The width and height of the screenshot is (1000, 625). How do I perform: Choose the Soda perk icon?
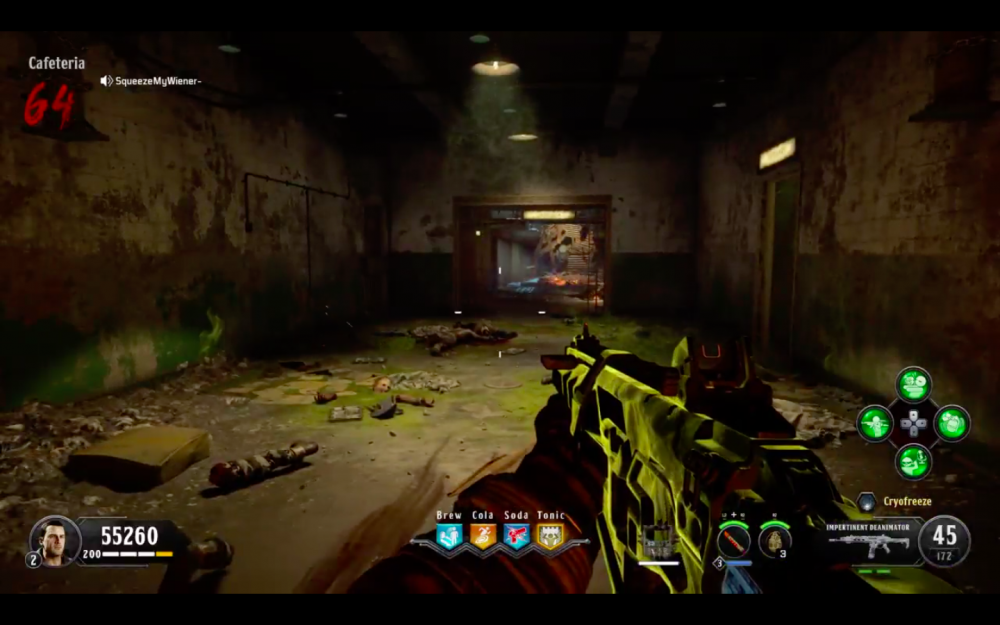click(516, 537)
